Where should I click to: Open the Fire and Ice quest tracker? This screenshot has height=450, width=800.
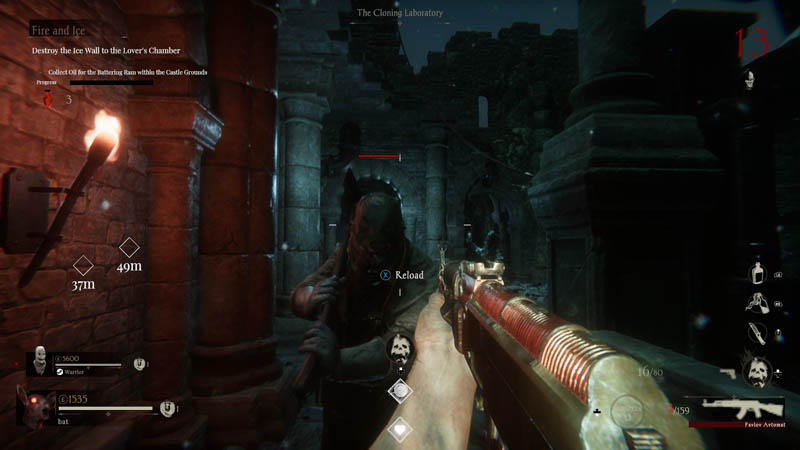click(57, 30)
